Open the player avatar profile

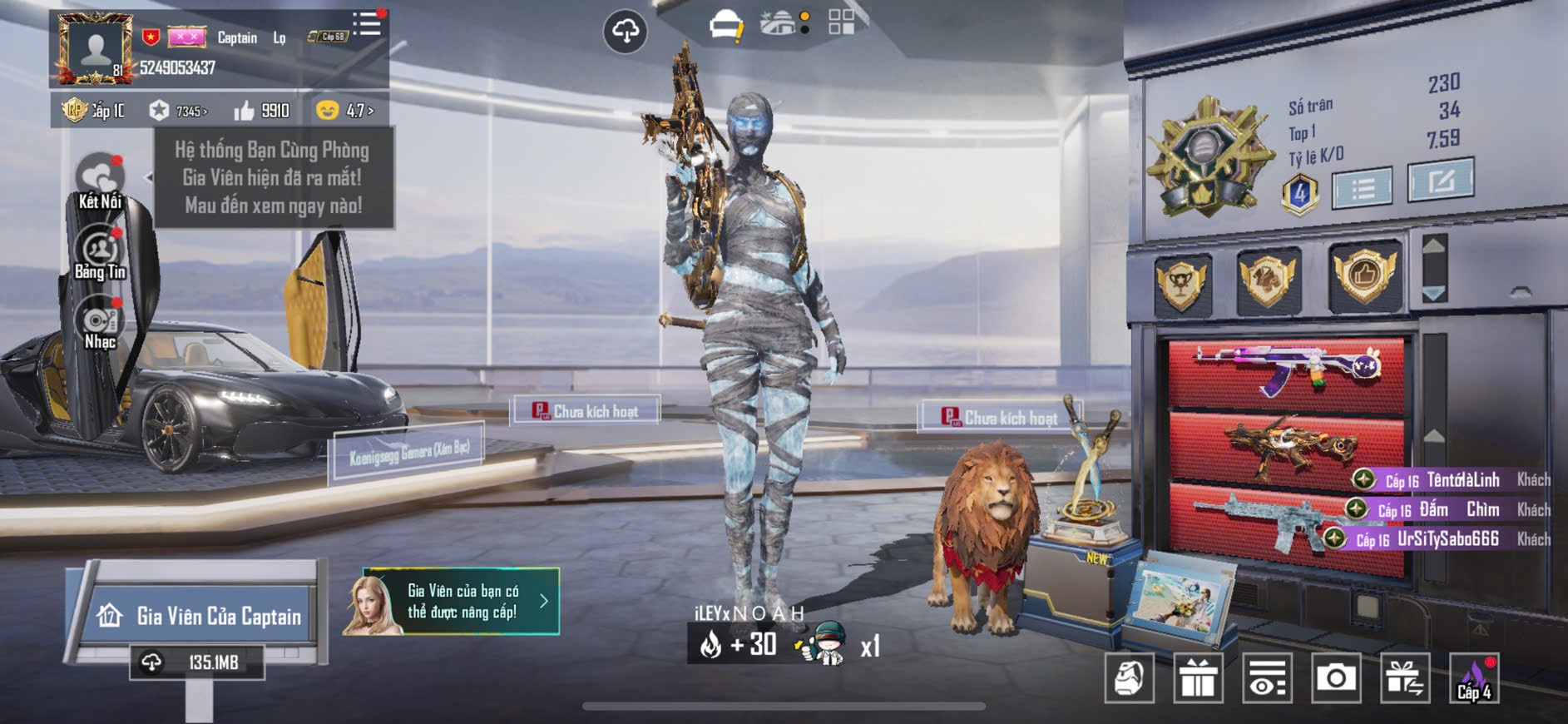point(94,50)
